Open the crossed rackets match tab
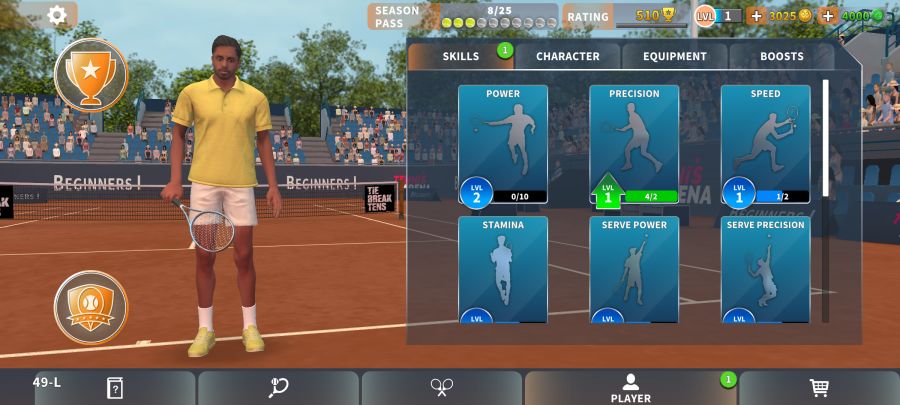The image size is (900, 405). coord(442,388)
